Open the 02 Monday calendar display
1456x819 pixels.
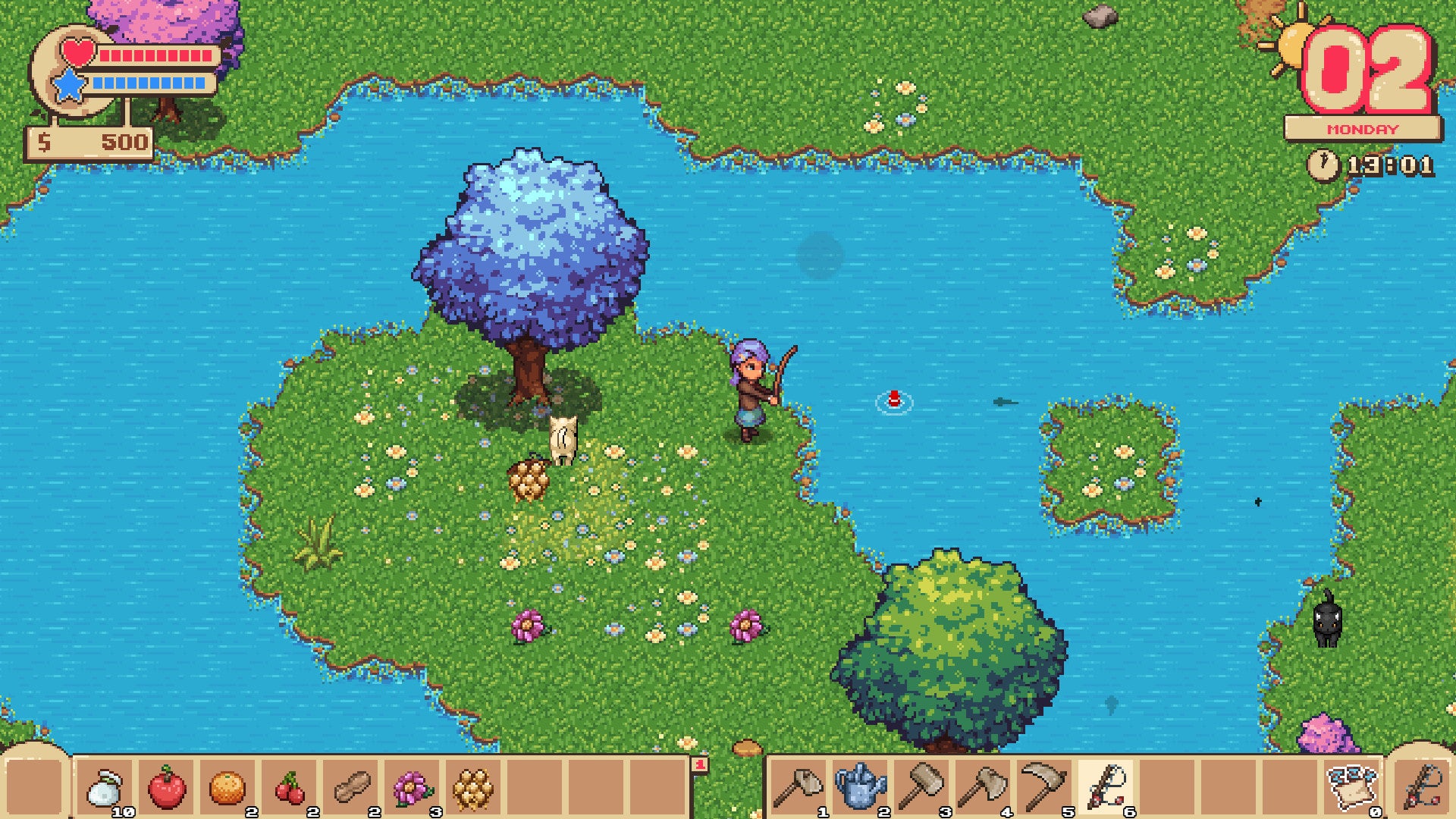click(1365, 83)
